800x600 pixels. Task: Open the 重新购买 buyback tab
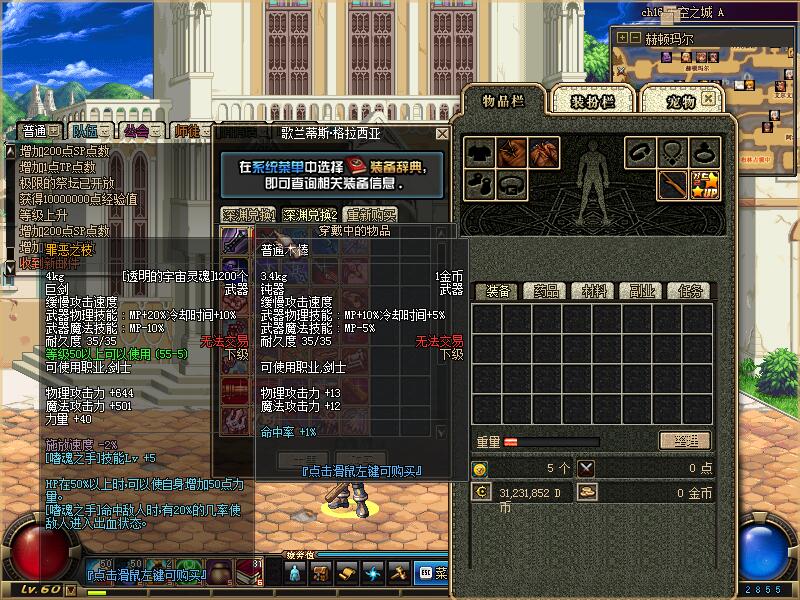click(370, 214)
